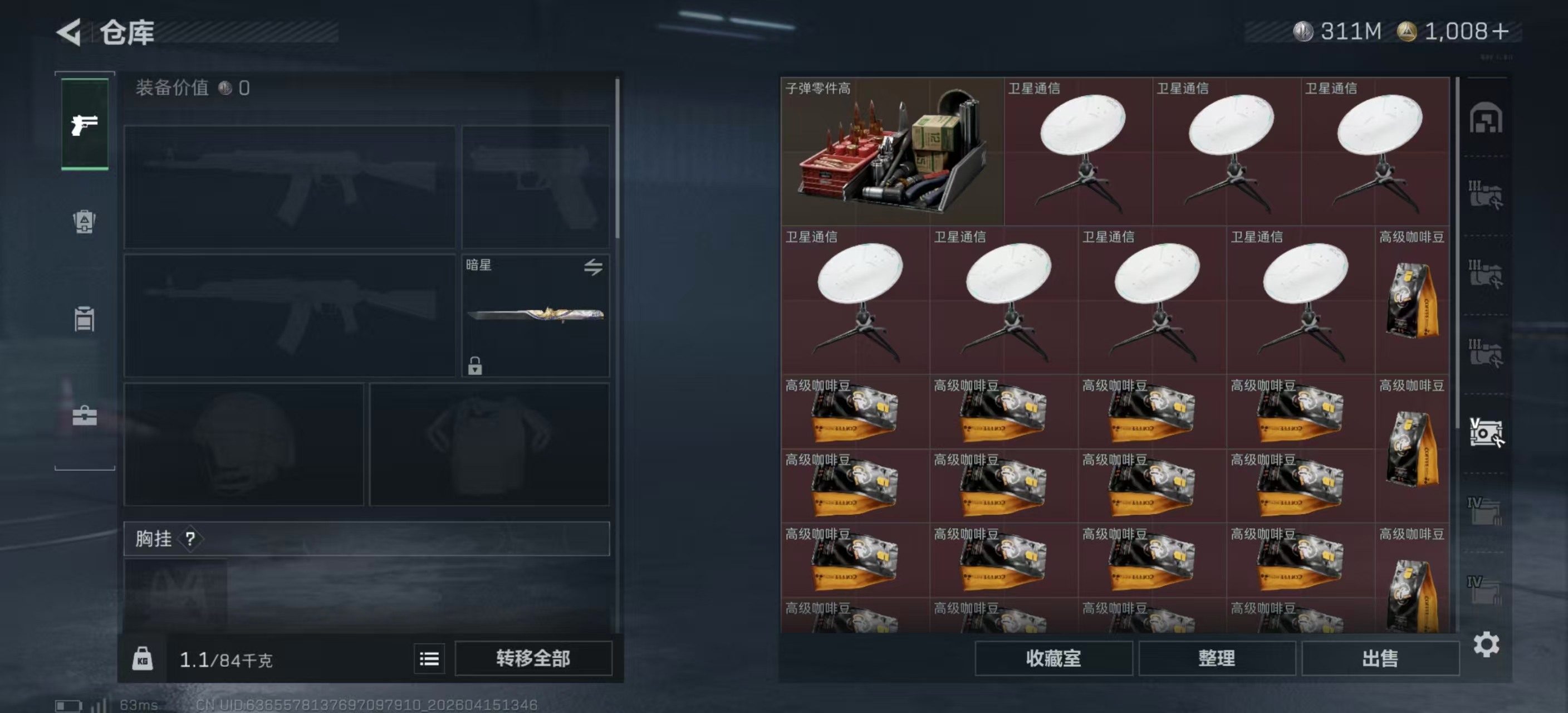Open the camera-marked storage box tab
Image resolution: width=1568 pixels, height=713 pixels.
tap(1485, 432)
